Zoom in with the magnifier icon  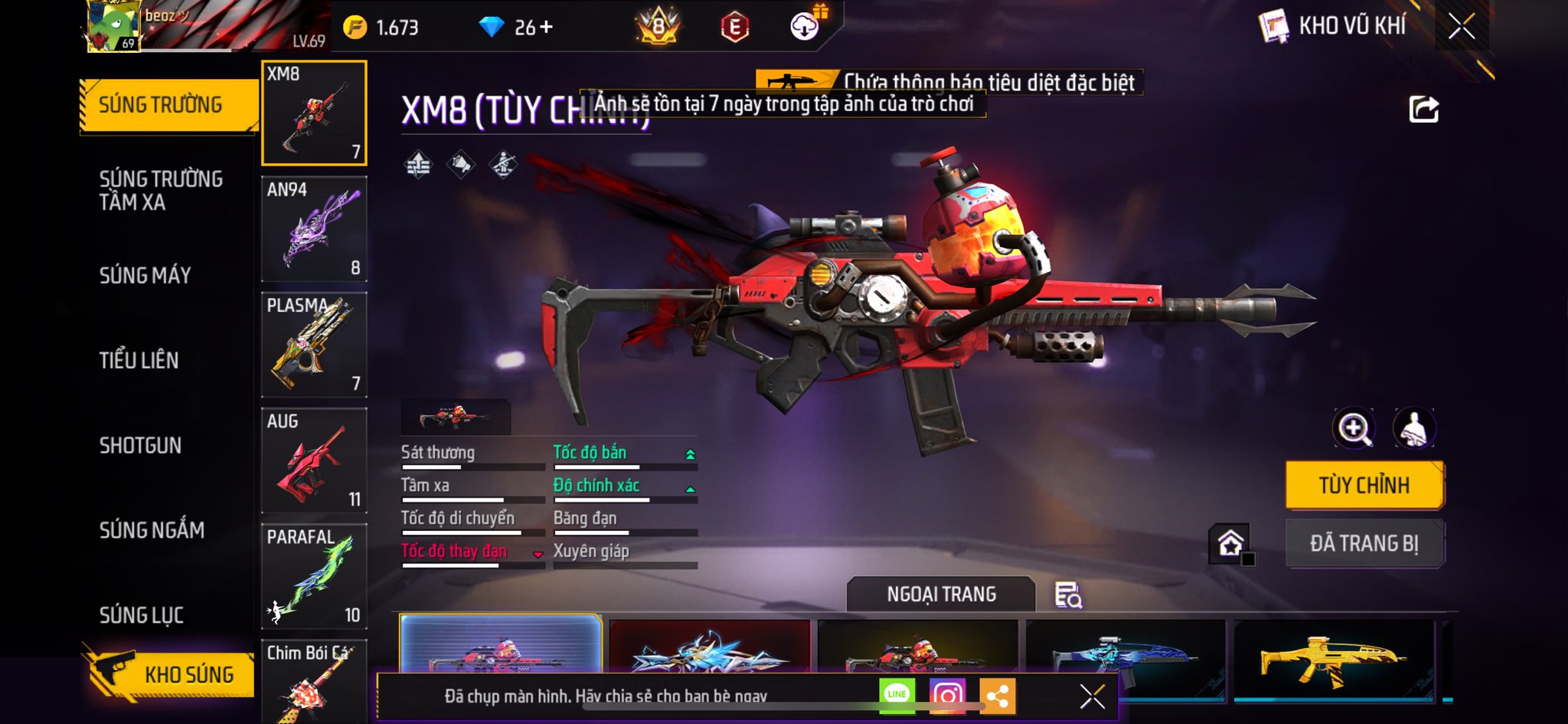(1354, 428)
